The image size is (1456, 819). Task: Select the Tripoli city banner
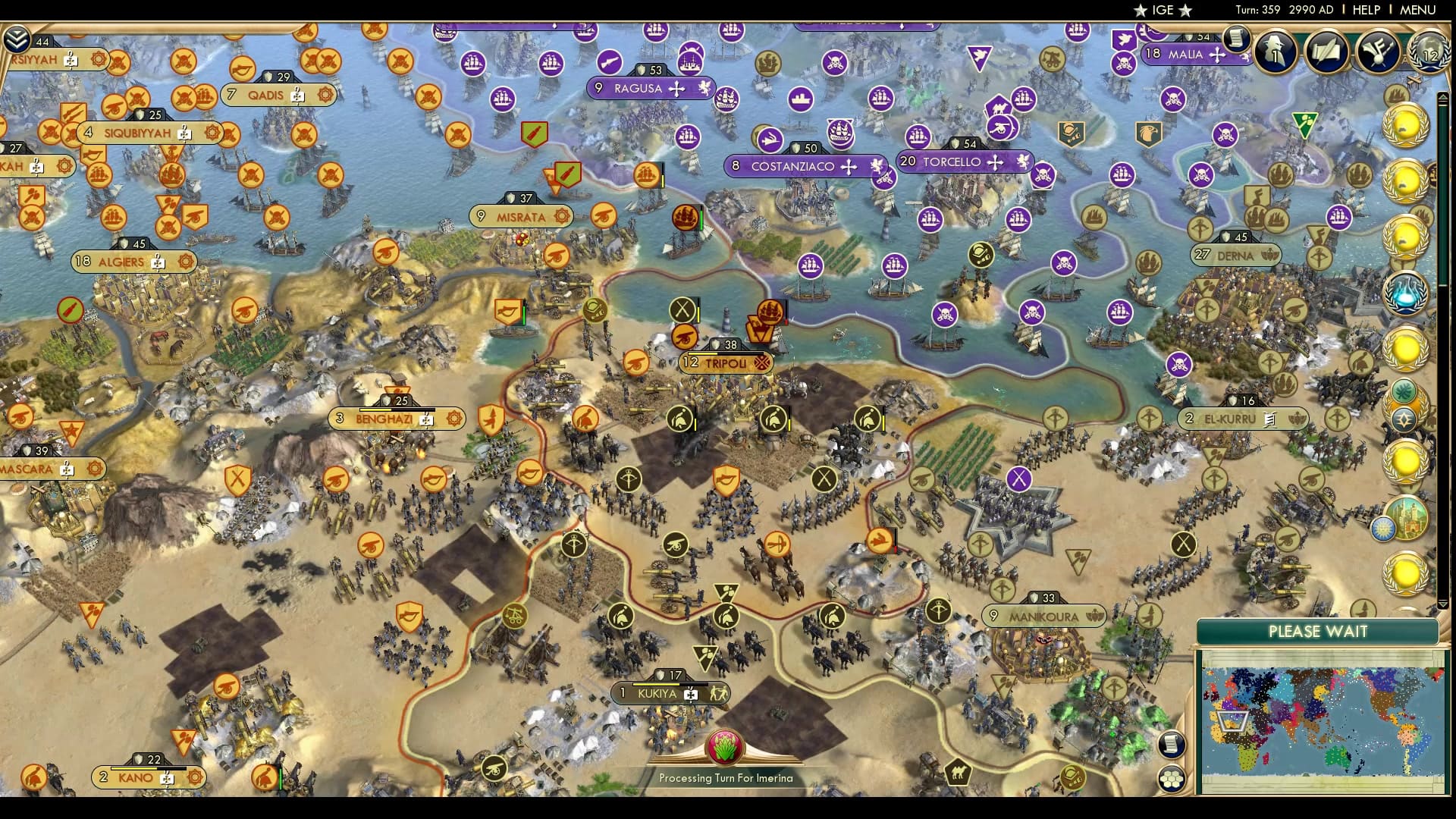point(726,363)
